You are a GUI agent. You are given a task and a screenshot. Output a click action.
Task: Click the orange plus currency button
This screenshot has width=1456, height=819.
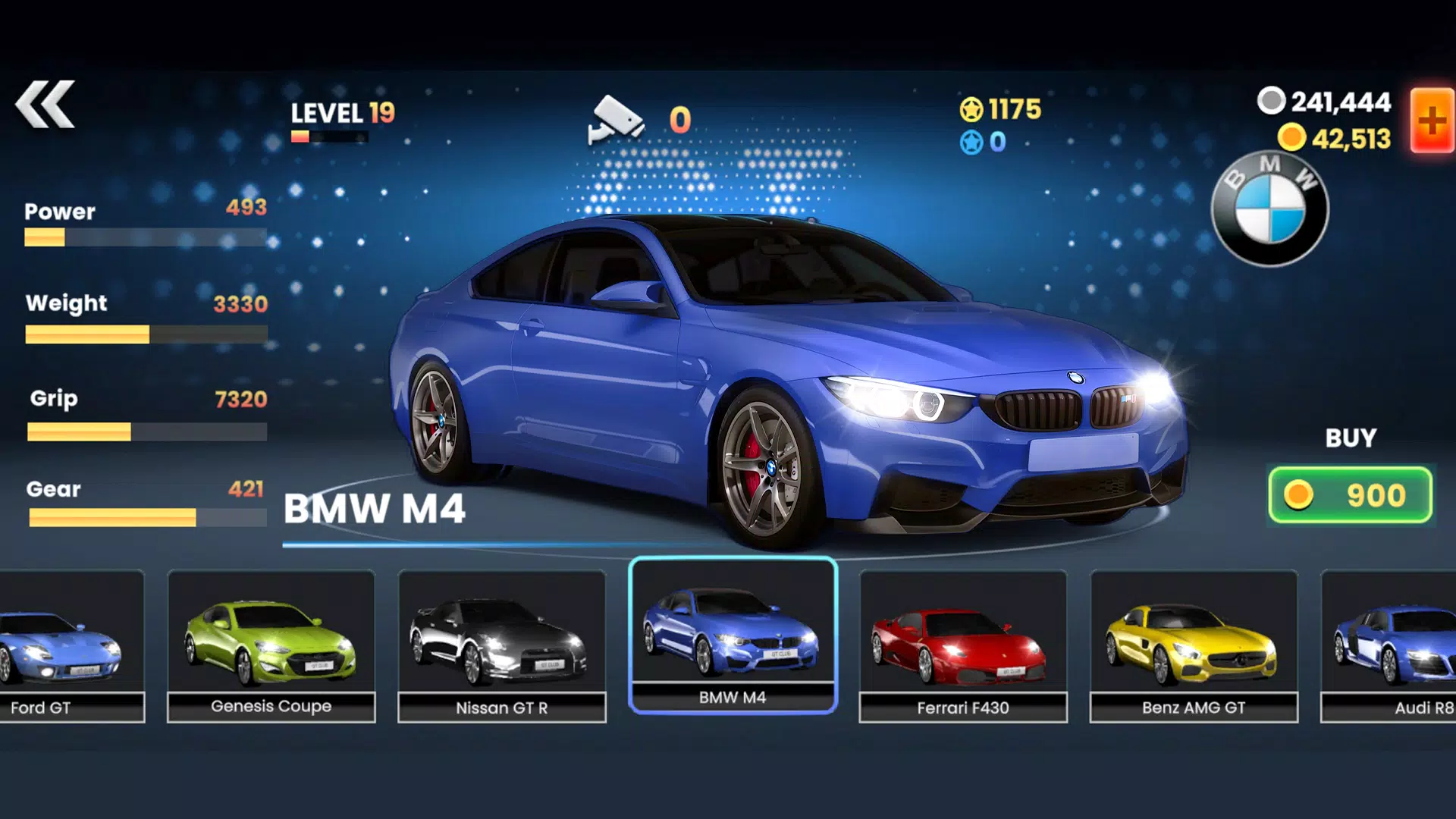pyautogui.click(x=1431, y=118)
